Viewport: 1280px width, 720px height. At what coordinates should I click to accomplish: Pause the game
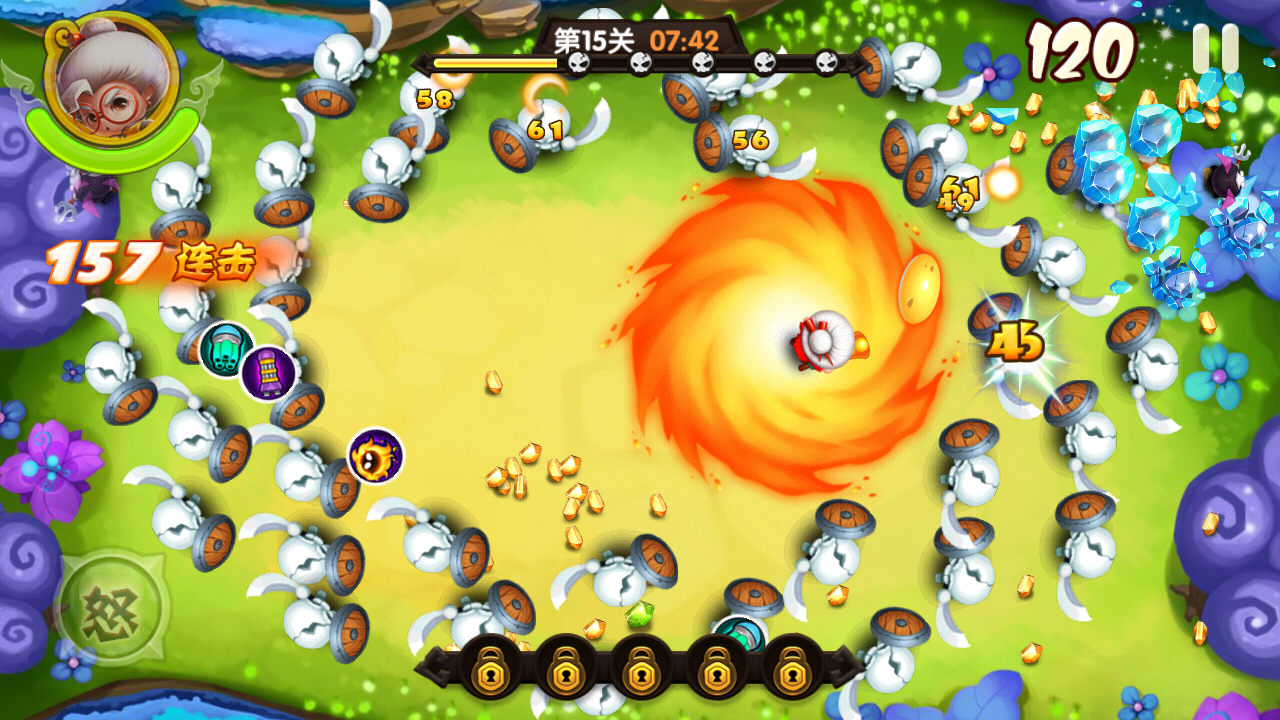pos(1215,48)
